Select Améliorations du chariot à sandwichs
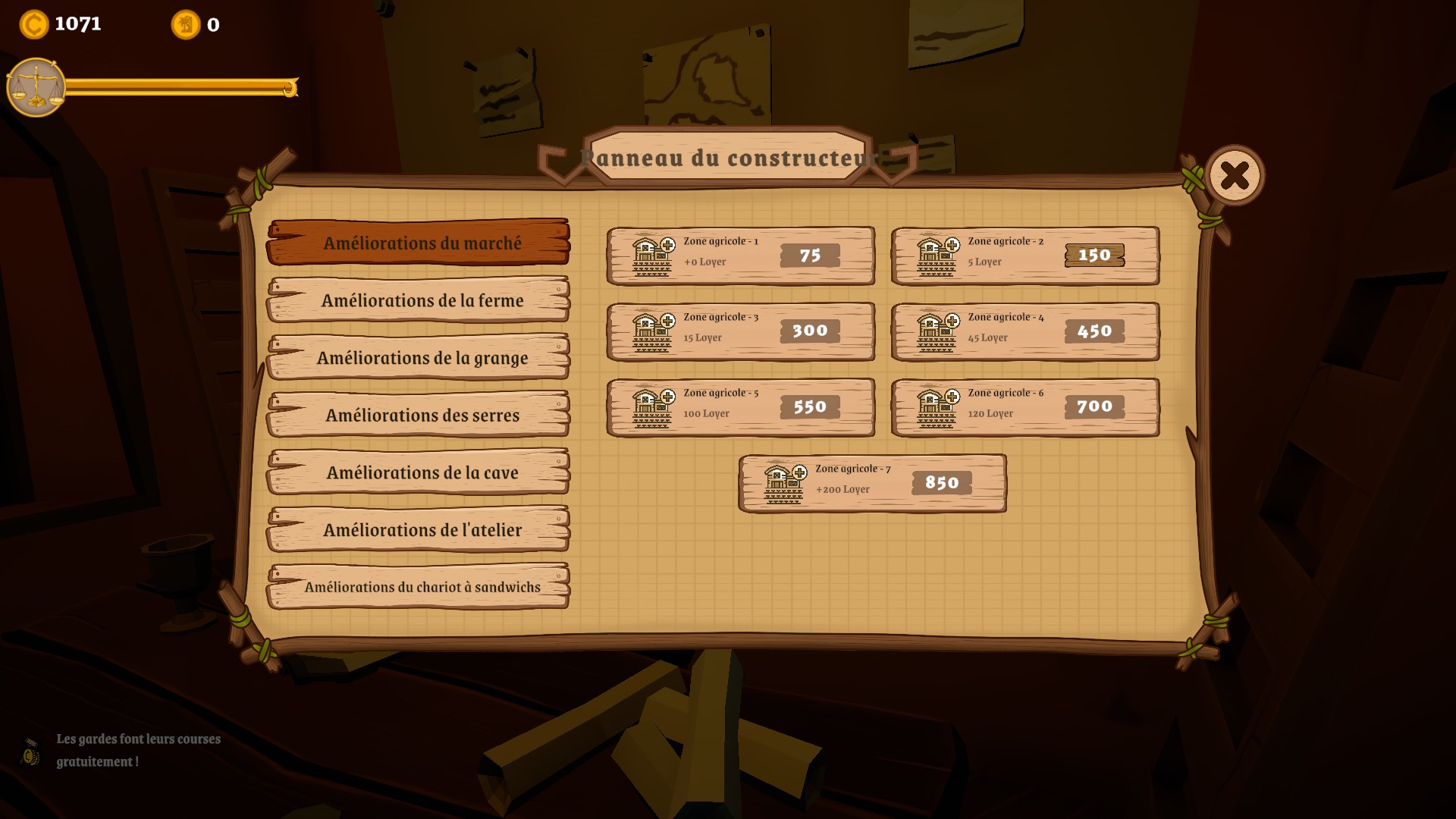The height and width of the screenshot is (819, 1456). point(417,586)
